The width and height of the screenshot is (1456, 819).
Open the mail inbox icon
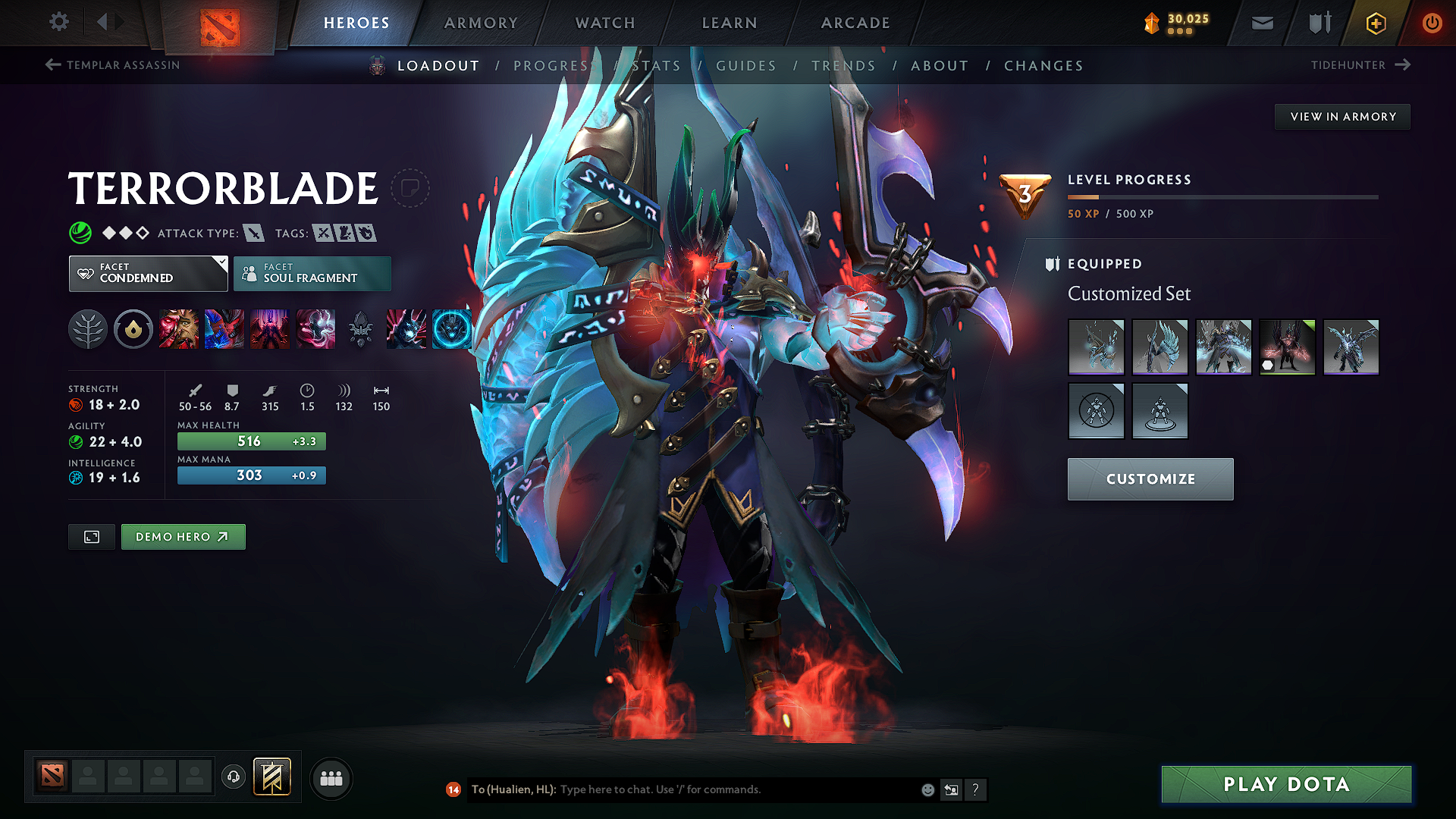(1262, 24)
